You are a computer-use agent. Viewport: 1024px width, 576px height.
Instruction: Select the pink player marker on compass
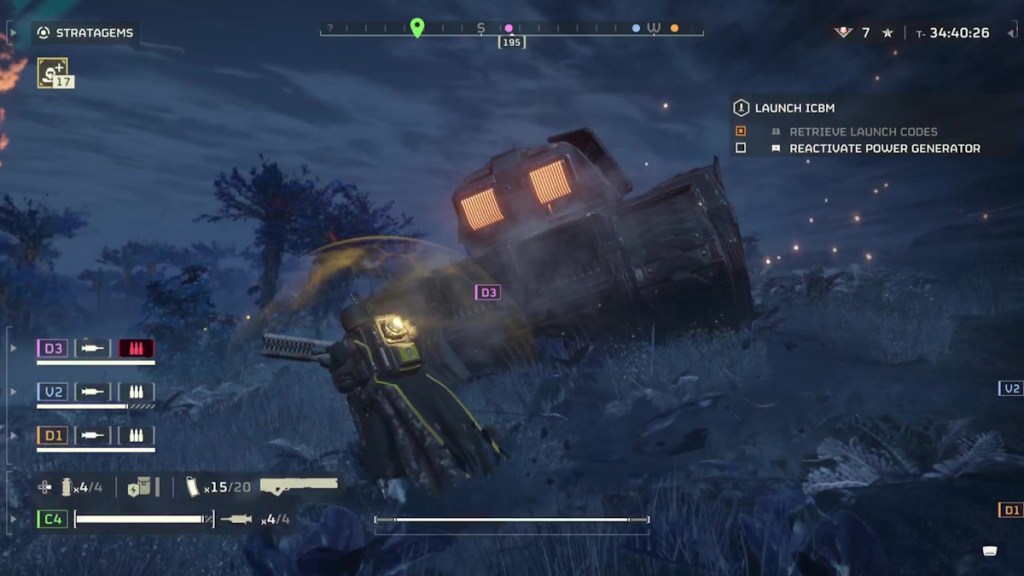click(509, 29)
